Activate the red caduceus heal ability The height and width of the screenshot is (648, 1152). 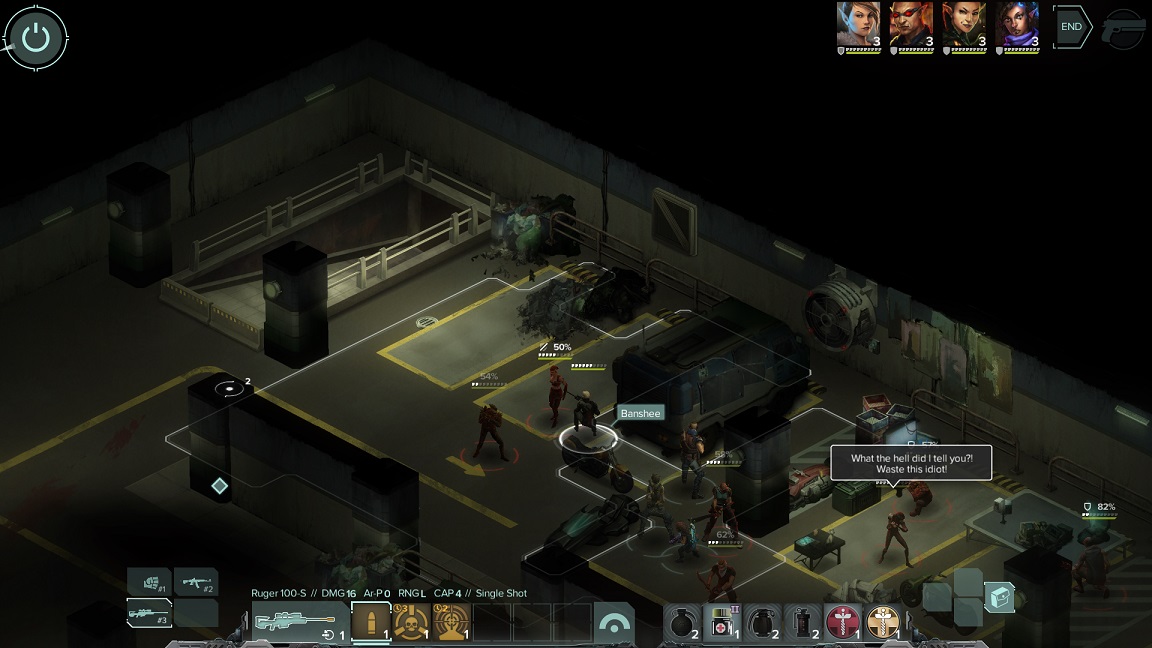(x=843, y=623)
